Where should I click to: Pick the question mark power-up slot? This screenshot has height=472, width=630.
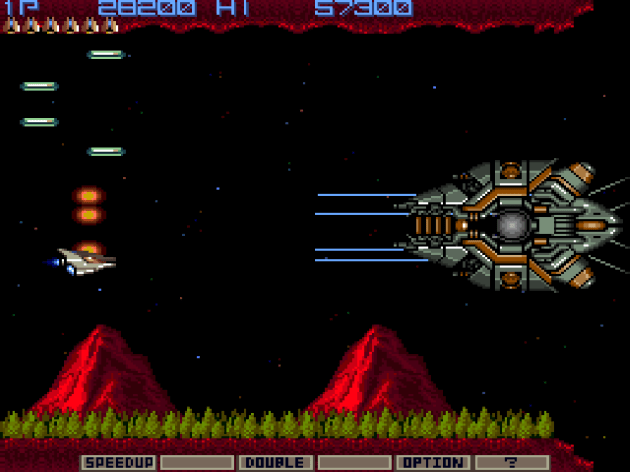(510, 462)
